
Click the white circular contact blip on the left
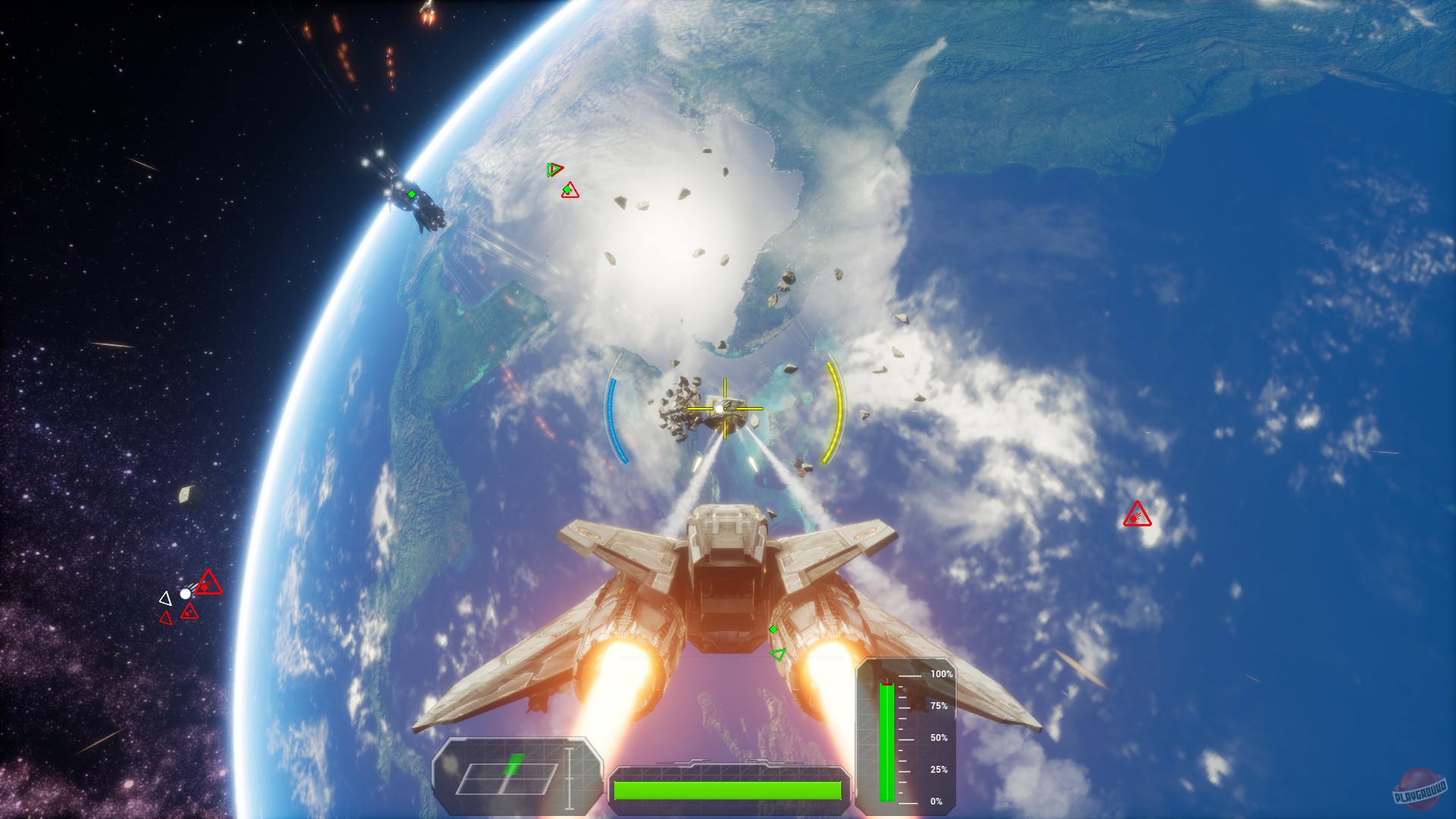(185, 594)
